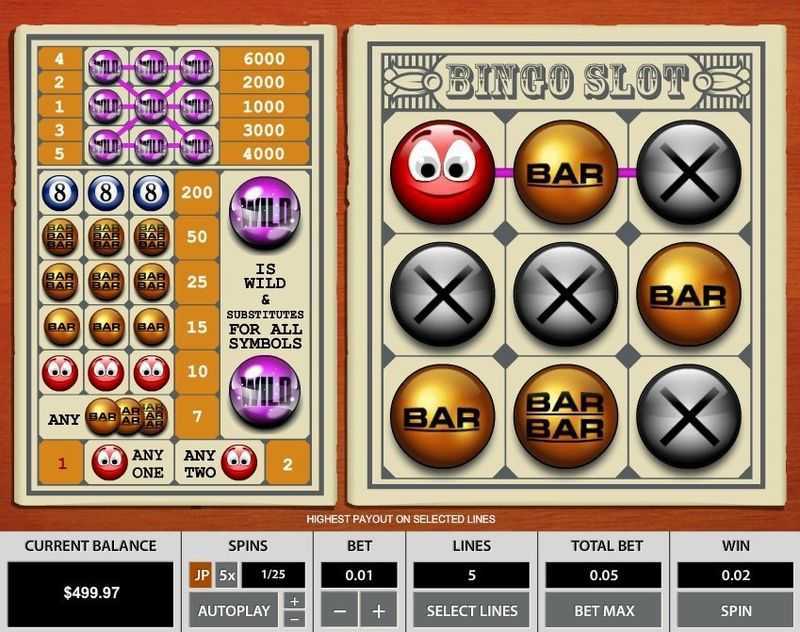The width and height of the screenshot is (800, 632).
Task: Toggle the JP spins button
Action: point(200,576)
